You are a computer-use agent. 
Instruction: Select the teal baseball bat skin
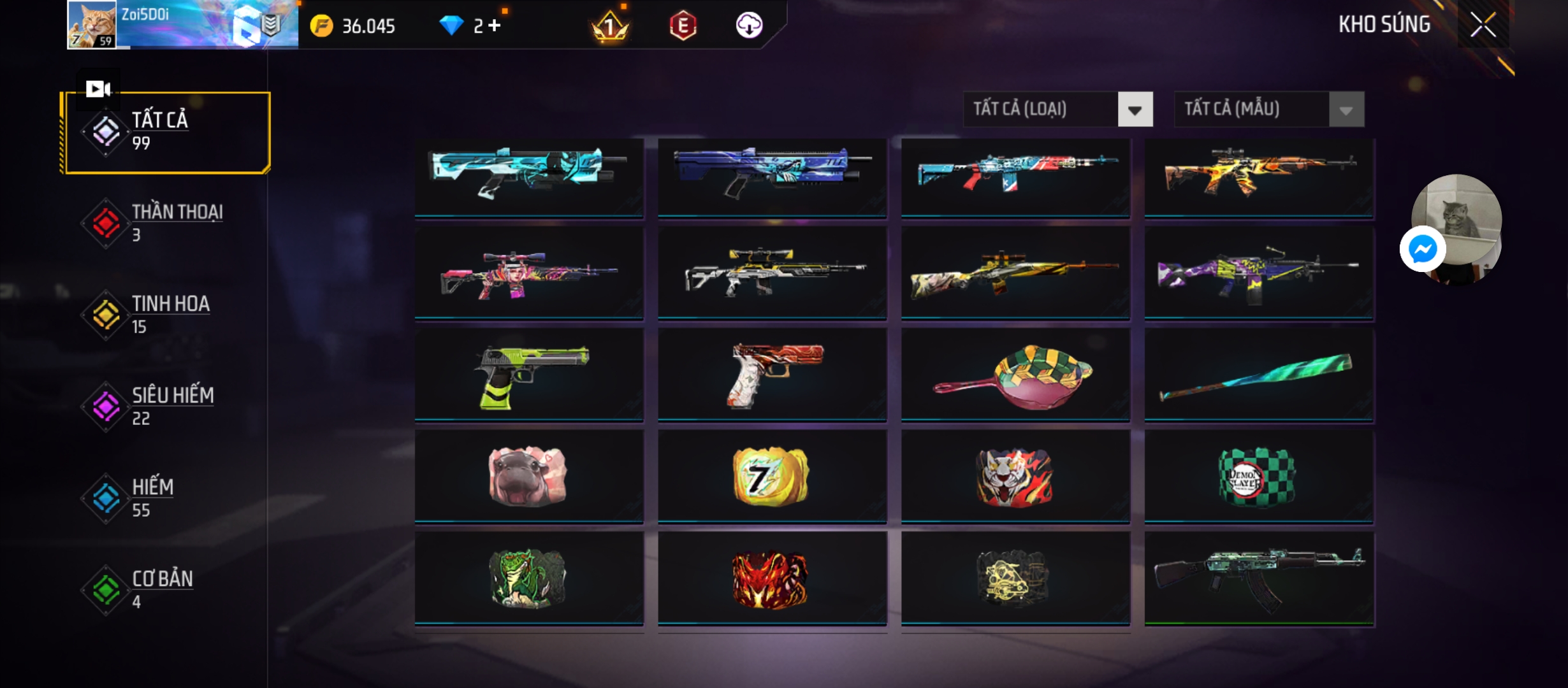pyautogui.click(x=1259, y=376)
